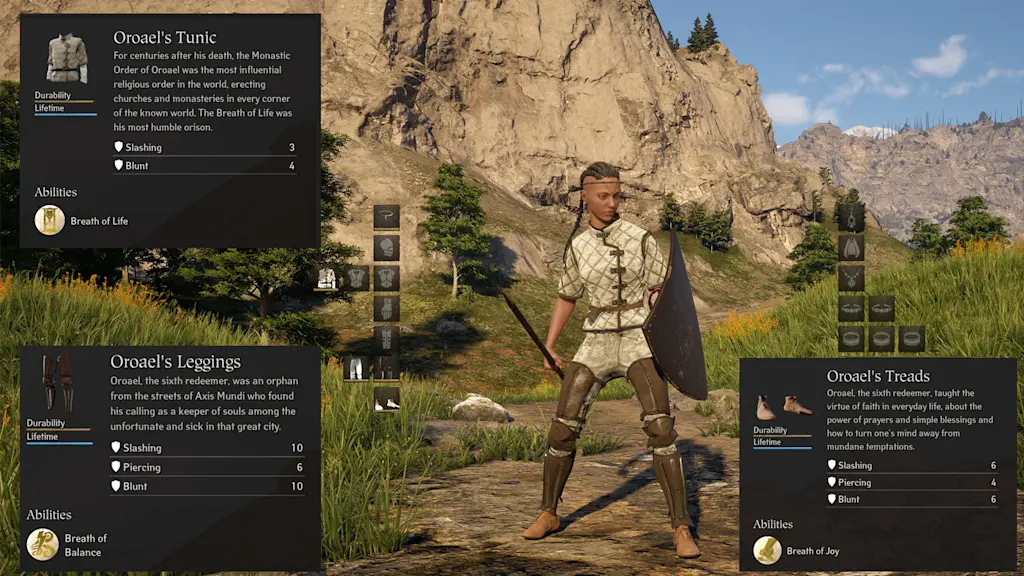This screenshot has height=576, width=1024.
Task: Select the Breath of Joy ability icon
Action: (767, 550)
